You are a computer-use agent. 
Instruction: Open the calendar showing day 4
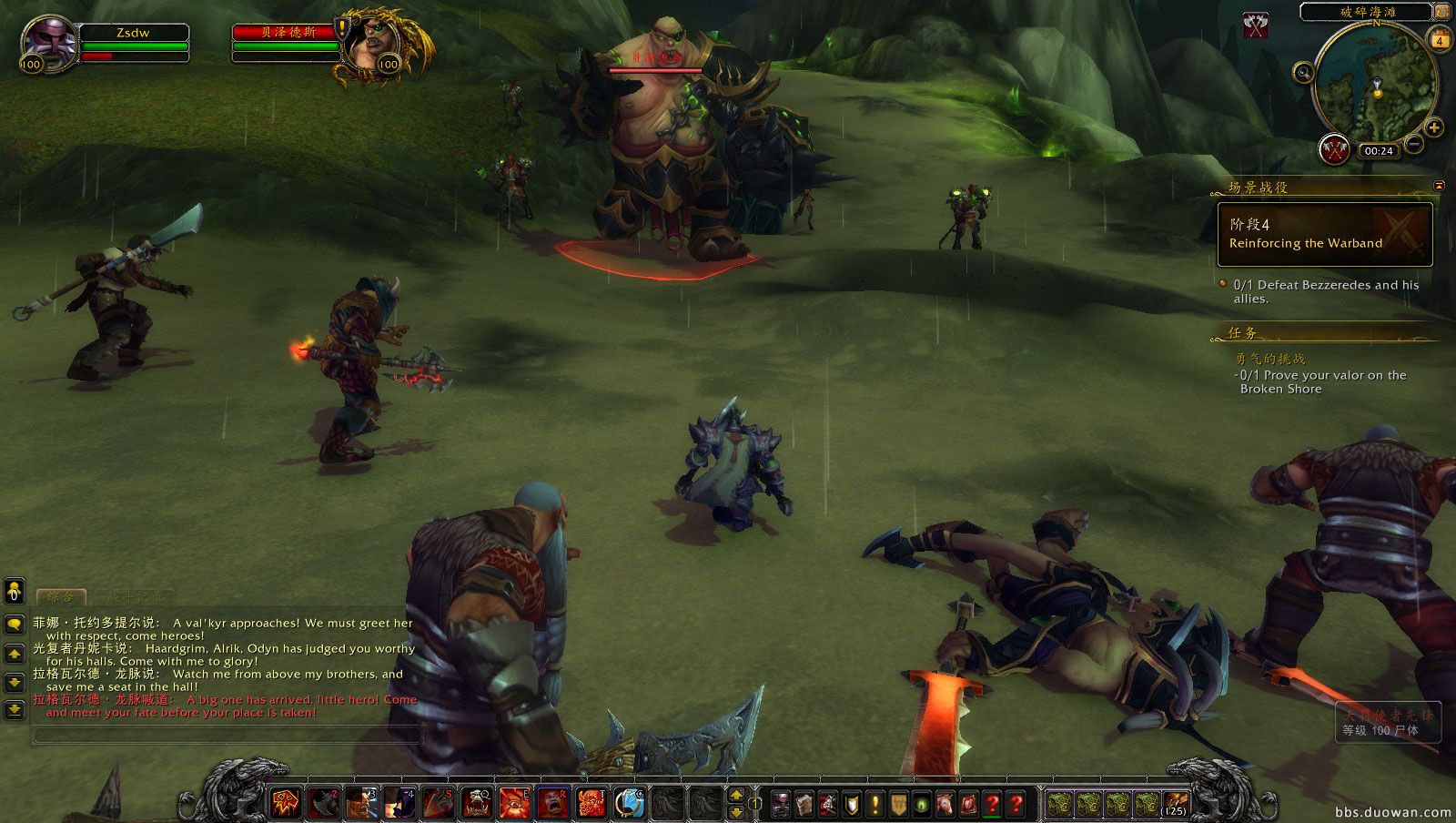pos(1440,39)
